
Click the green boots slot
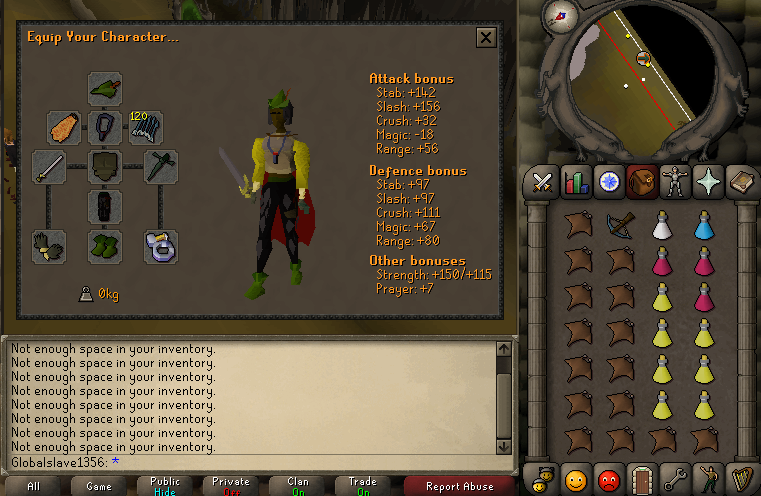pos(105,246)
